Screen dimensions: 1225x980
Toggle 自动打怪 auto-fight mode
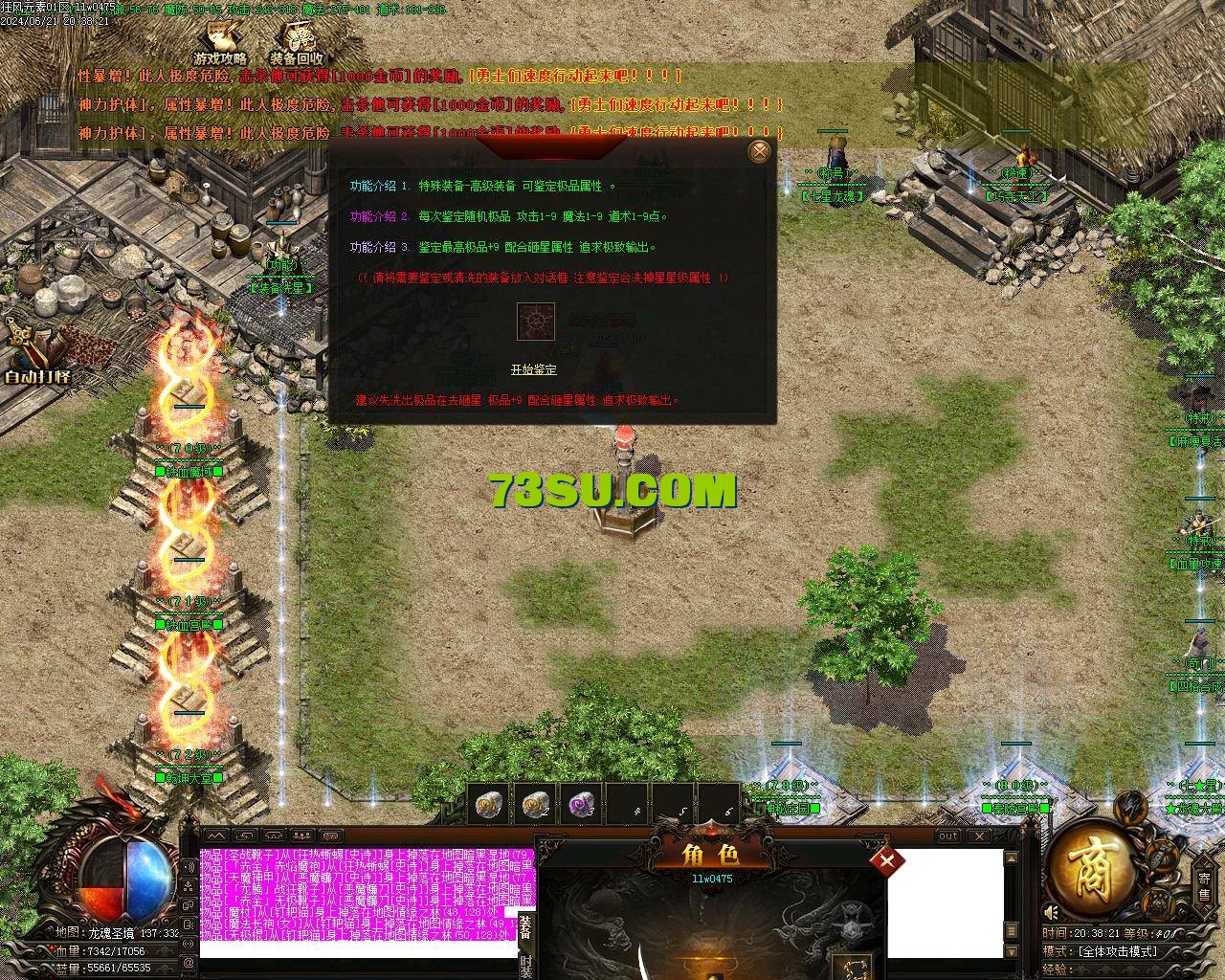point(38,356)
